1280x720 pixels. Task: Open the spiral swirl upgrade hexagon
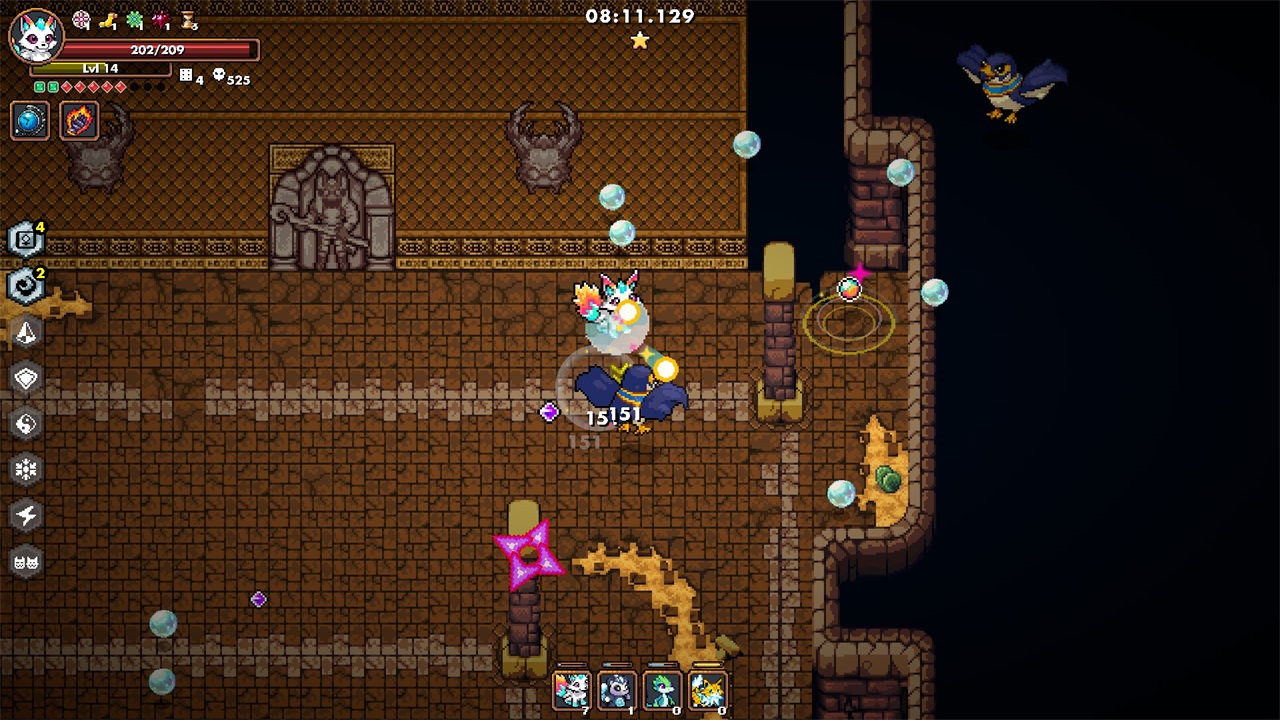point(25,286)
